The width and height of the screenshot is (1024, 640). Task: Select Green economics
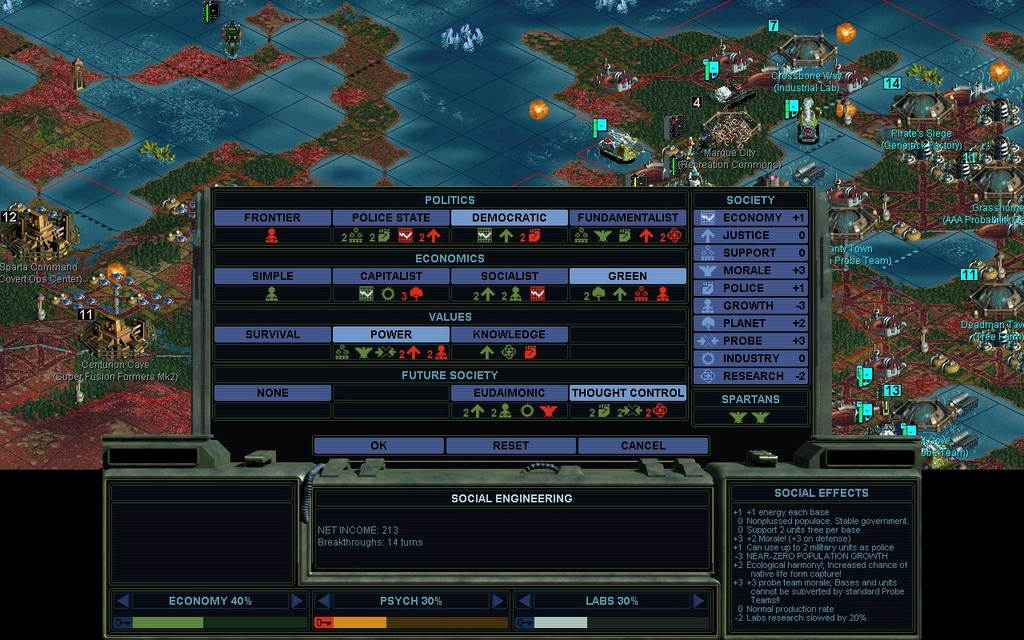[628, 276]
